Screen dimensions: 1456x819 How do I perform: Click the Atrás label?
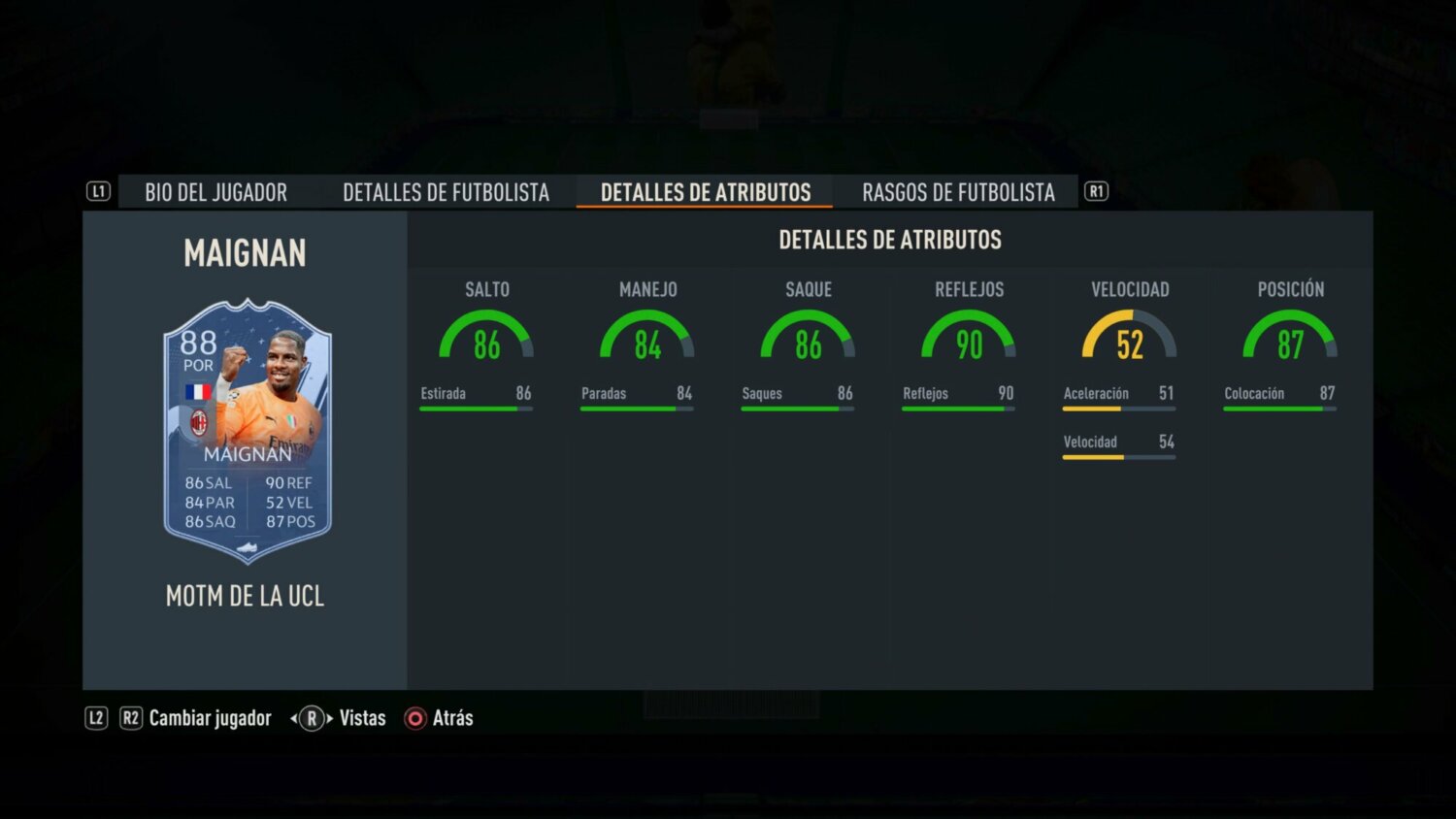point(451,718)
